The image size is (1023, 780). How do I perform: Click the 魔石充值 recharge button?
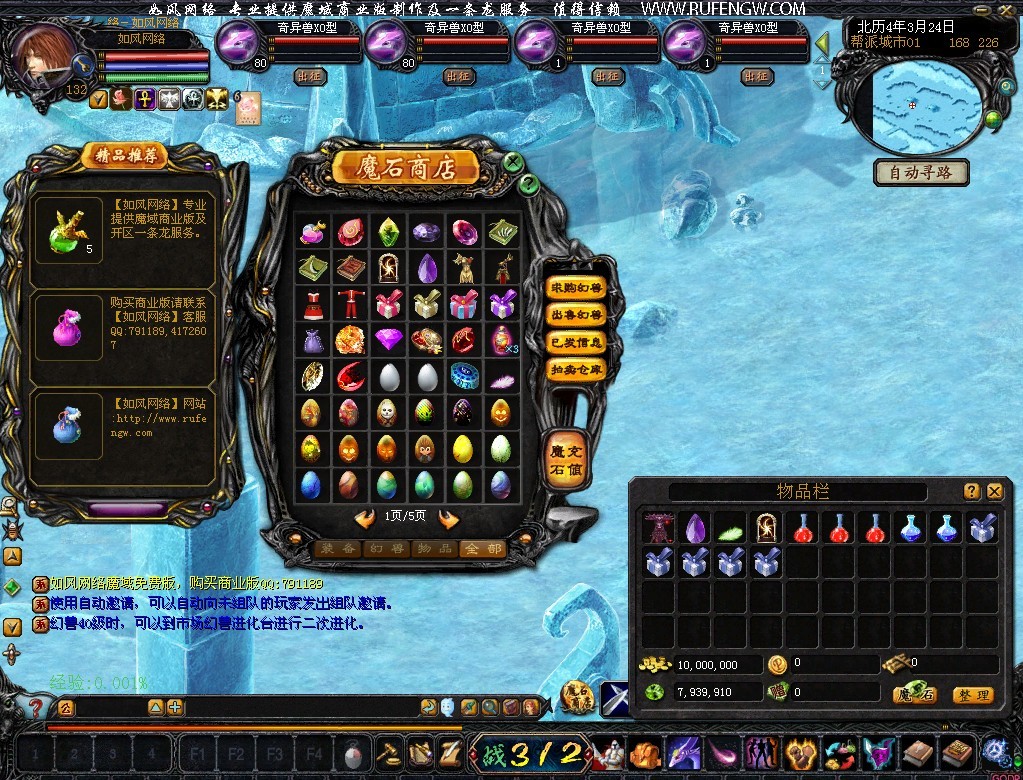coord(564,460)
